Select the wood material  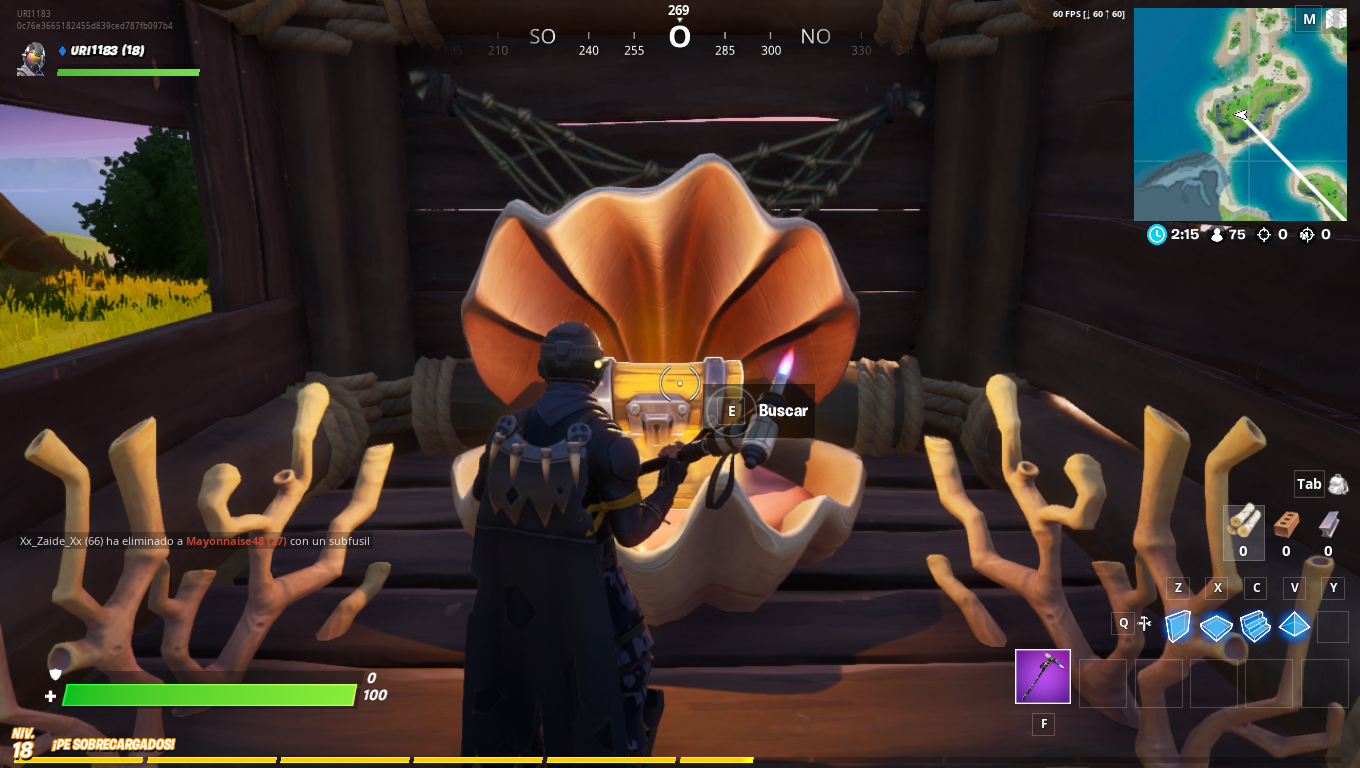pyautogui.click(x=1243, y=522)
